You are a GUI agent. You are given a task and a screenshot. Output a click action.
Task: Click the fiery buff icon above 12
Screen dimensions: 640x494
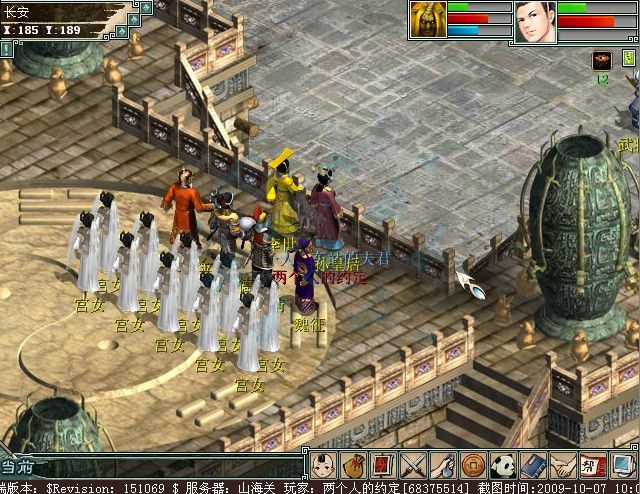tap(602, 60)
